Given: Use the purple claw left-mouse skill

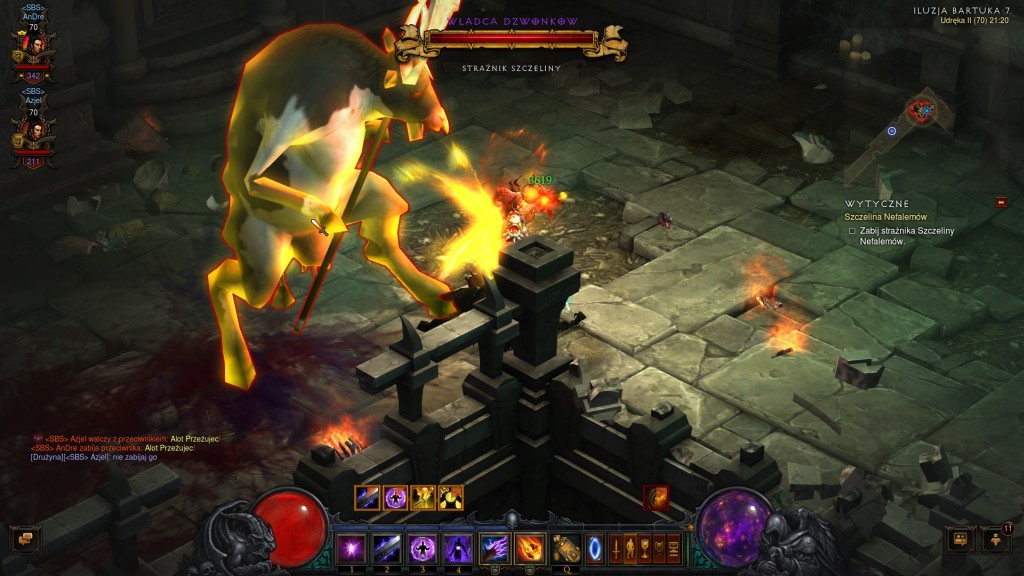Looking at the screenshot, I should coord(495,547).
